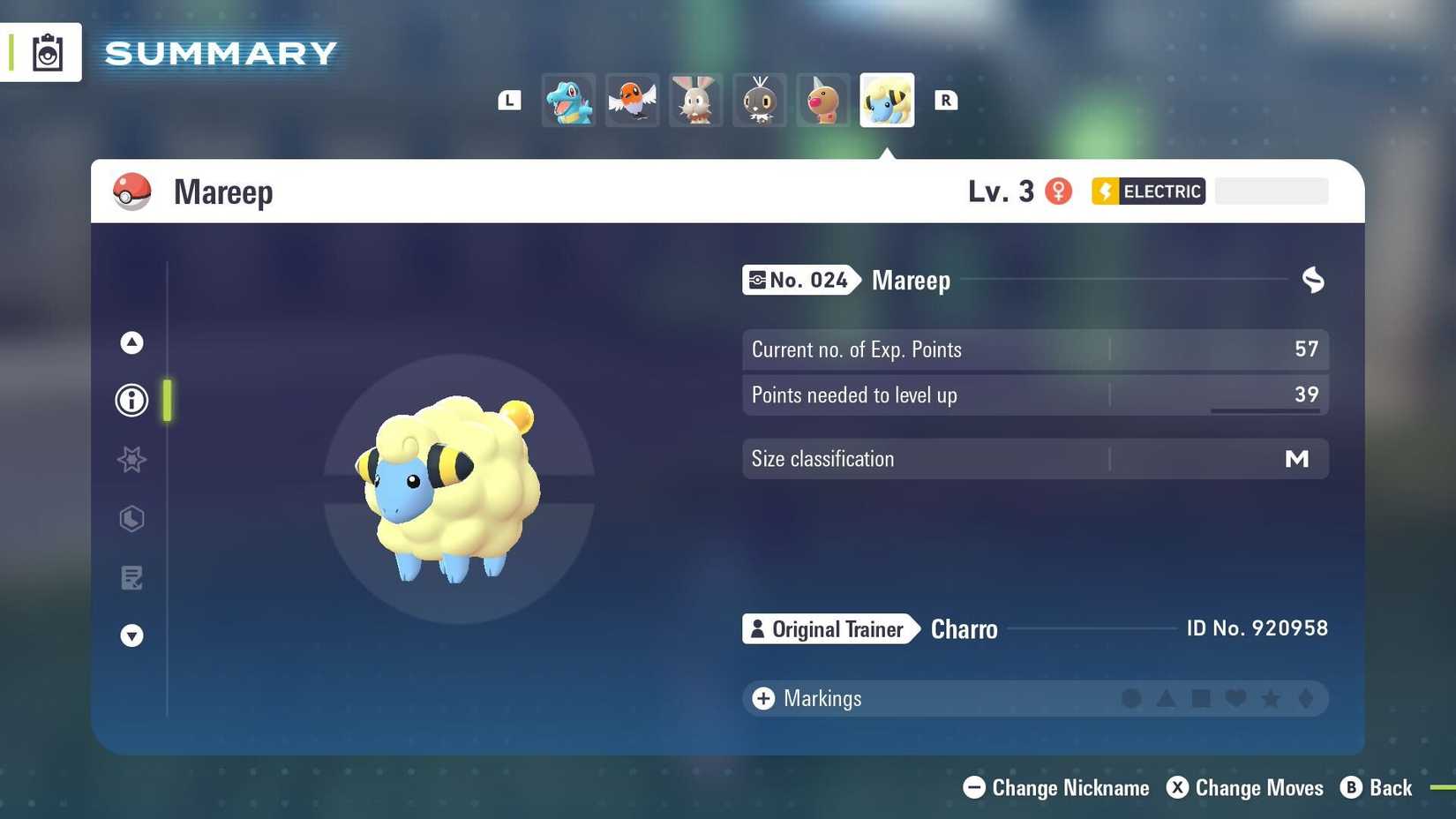Toggle the heart marking

pyautogui.click(x=1235, y=698)
